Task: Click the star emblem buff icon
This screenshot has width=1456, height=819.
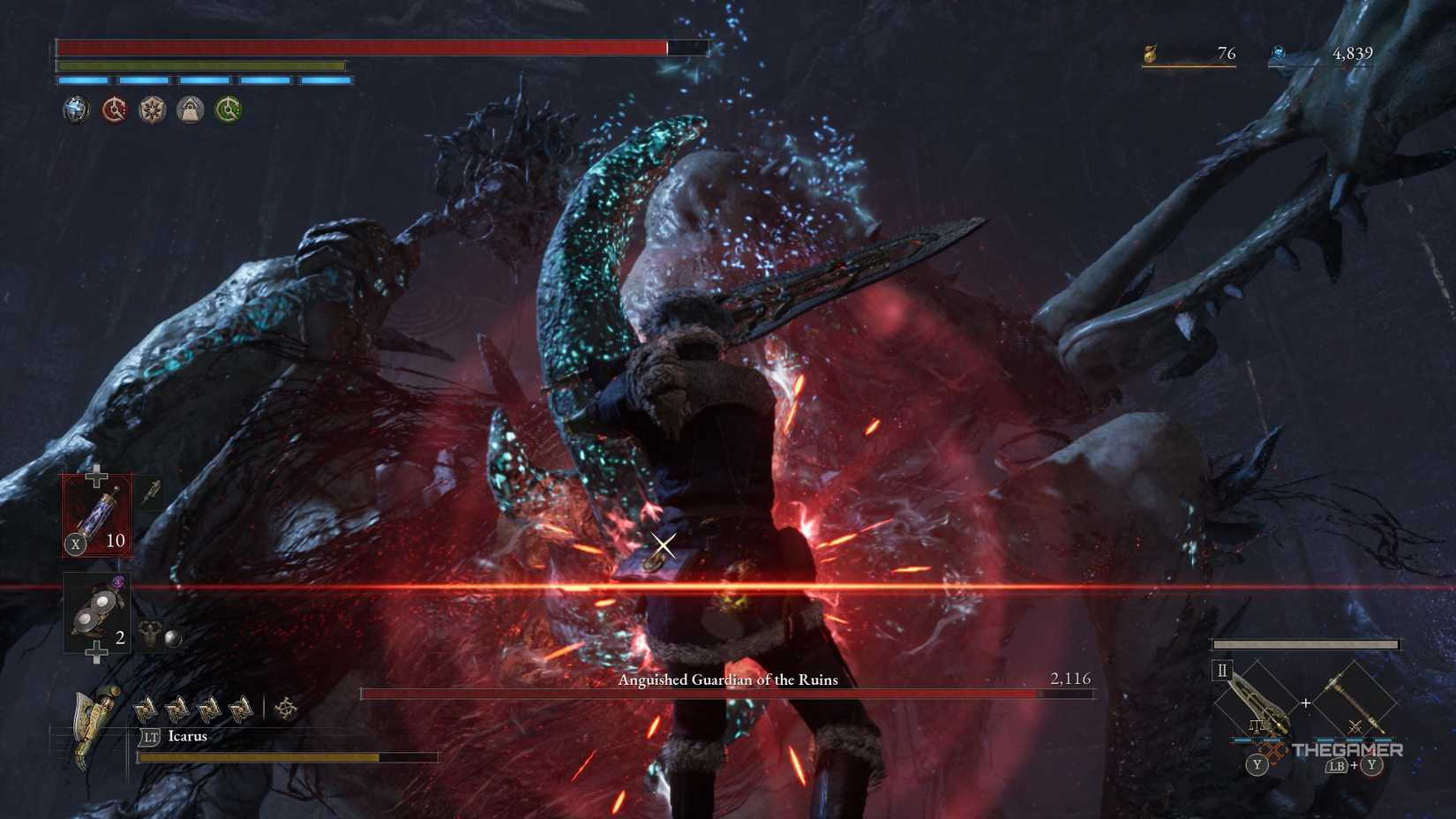Action: tap(151, 110)
